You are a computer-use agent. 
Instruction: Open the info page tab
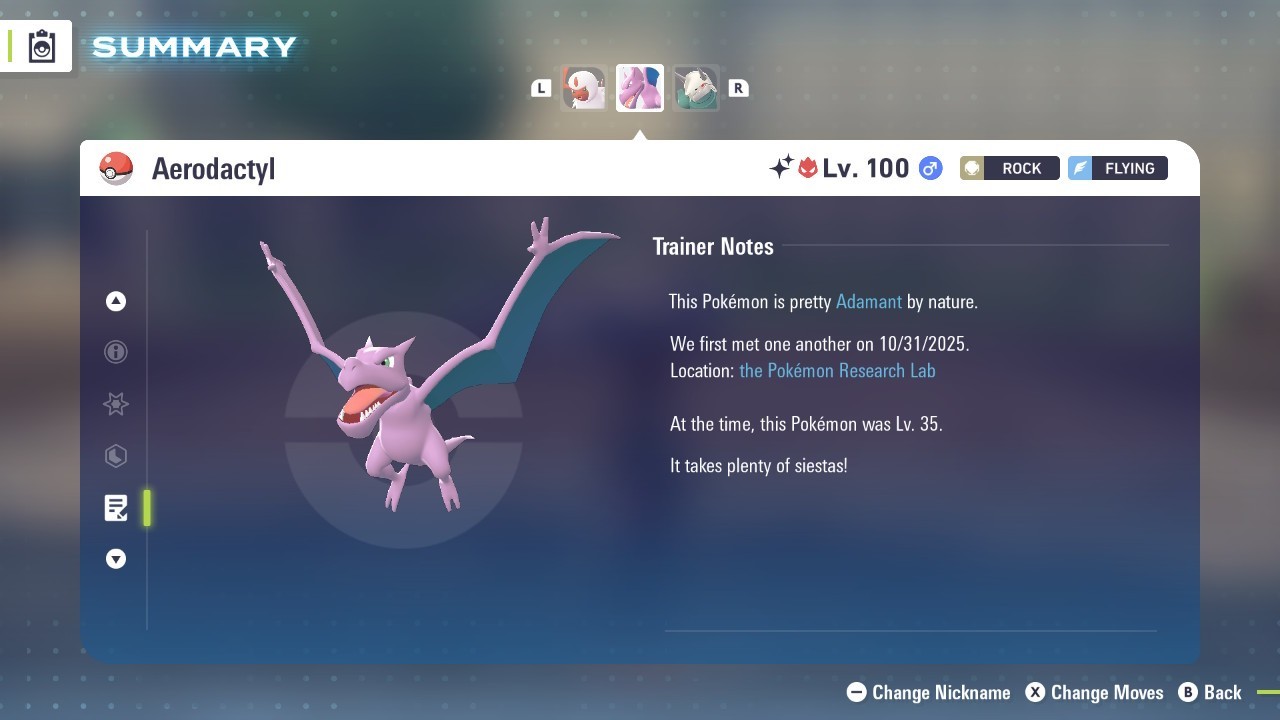point(116,352)
